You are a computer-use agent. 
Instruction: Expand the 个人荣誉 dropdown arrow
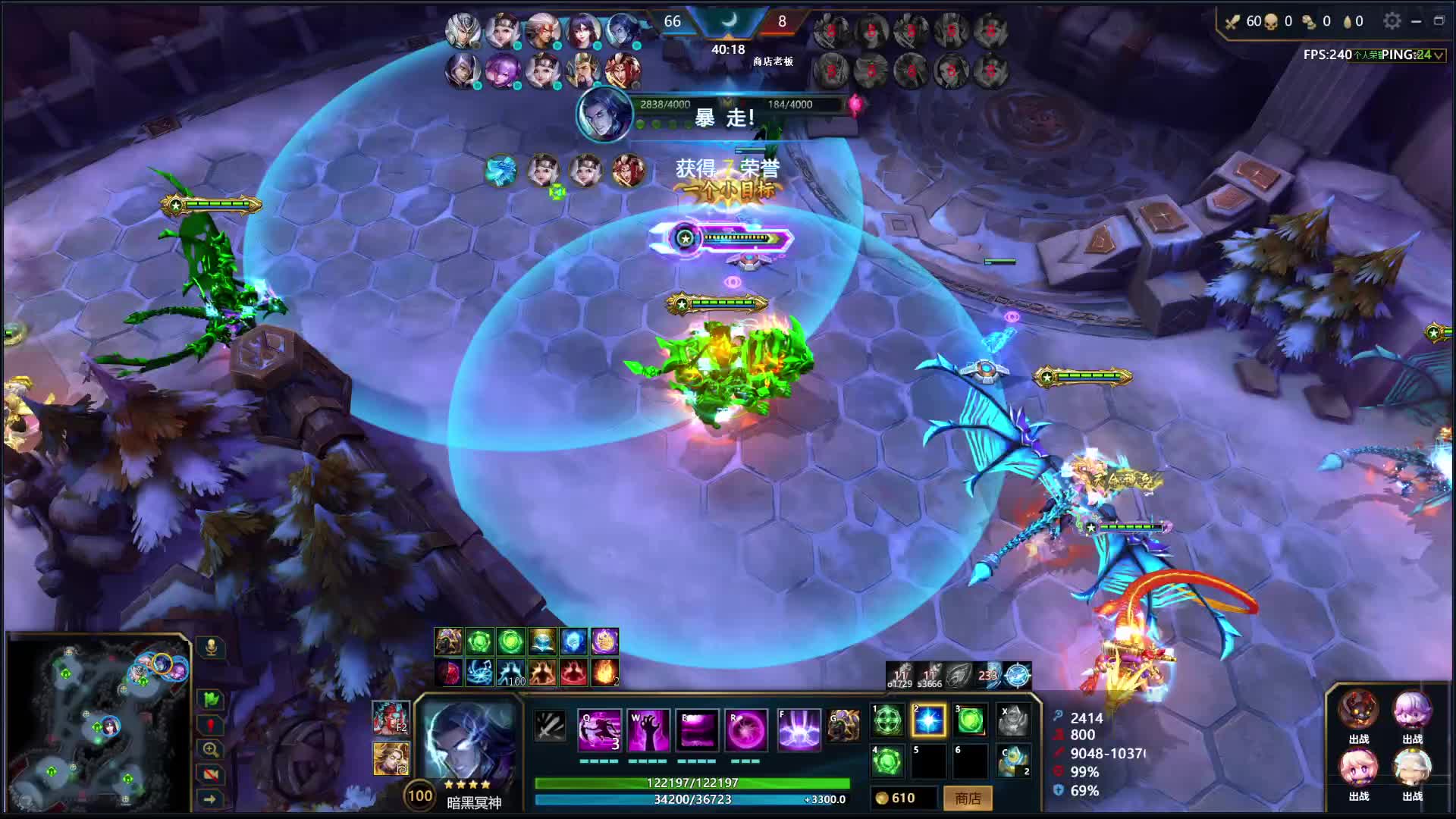pos(1439,55)
